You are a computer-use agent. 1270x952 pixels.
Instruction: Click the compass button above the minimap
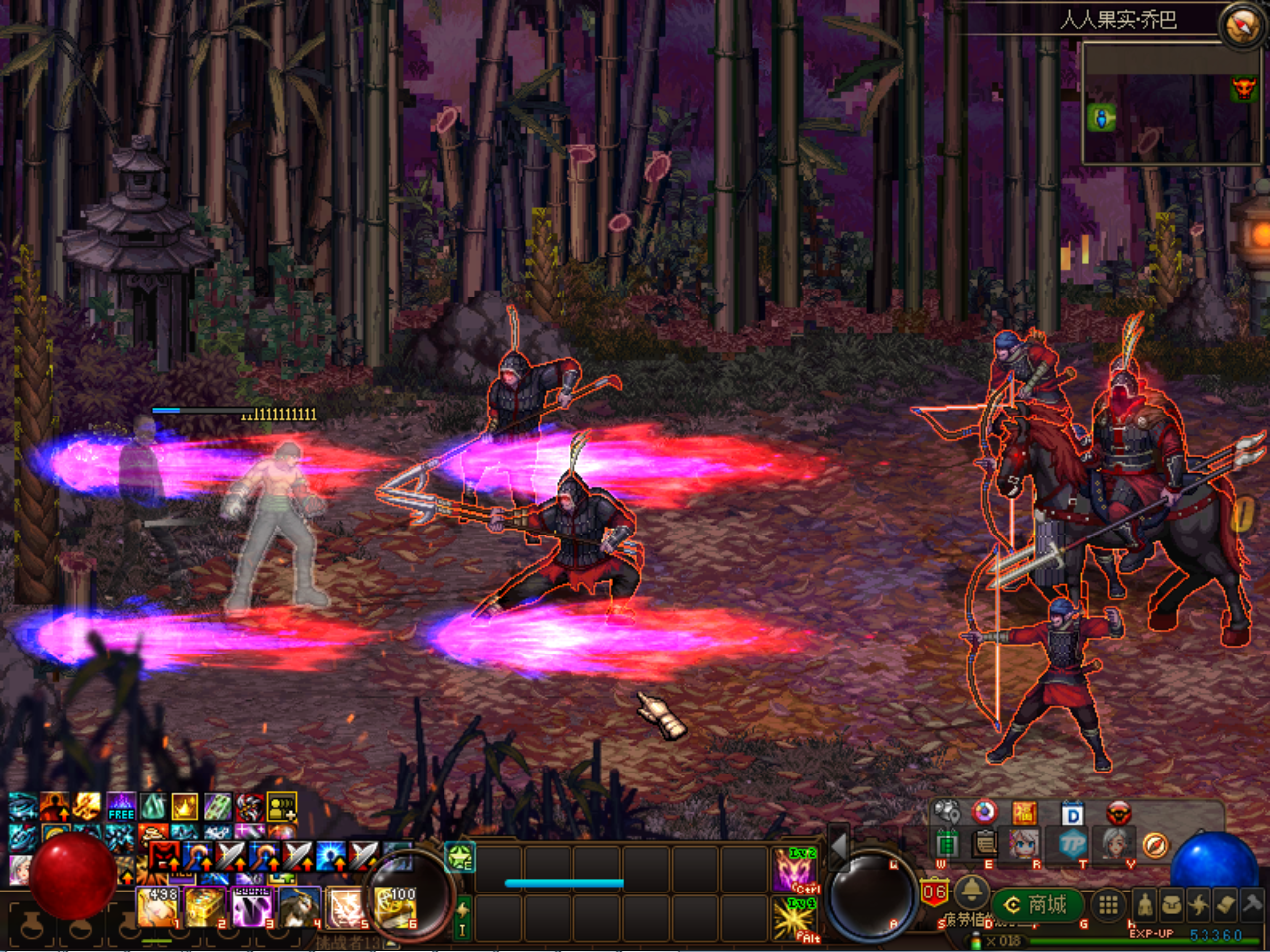tap(1242, 25)
